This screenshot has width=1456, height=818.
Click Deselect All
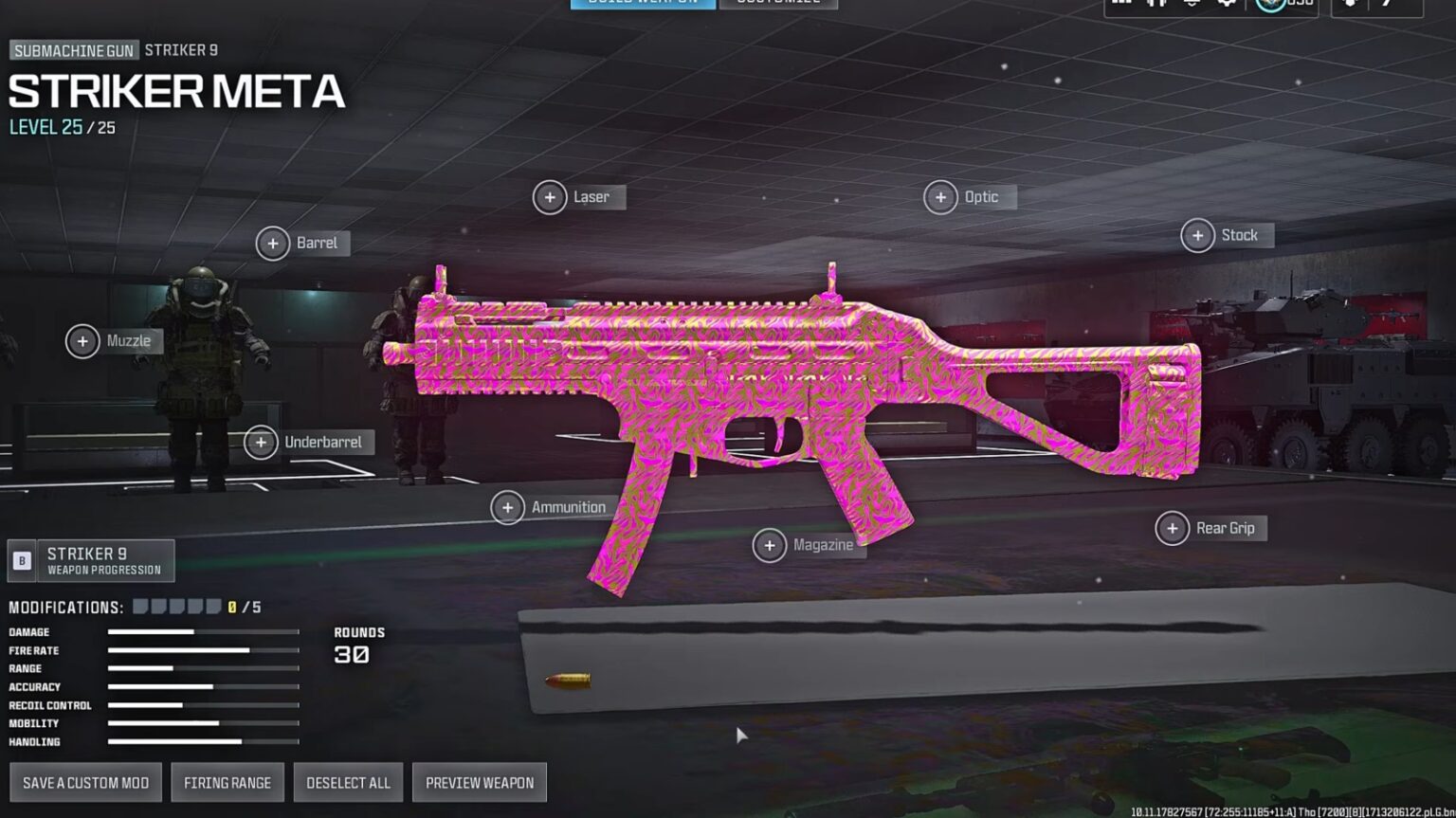point(348,782)
